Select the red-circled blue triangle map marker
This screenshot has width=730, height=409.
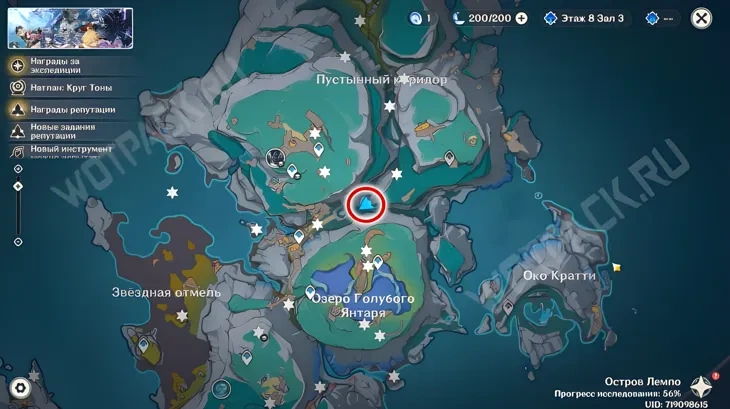pyautogui.click(x=367, y=205)
